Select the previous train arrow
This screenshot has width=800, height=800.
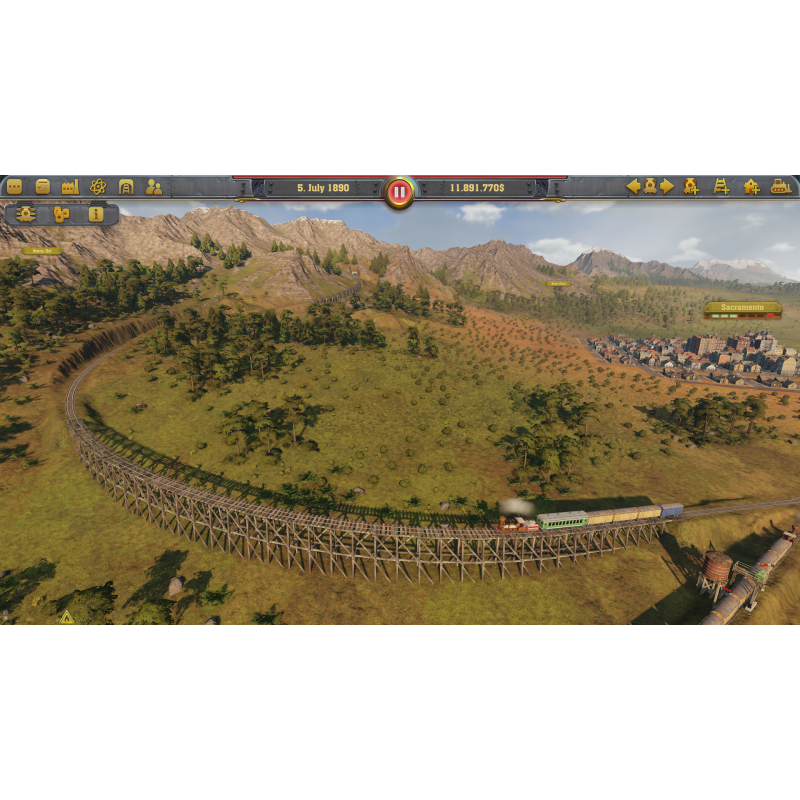point(633,186)
